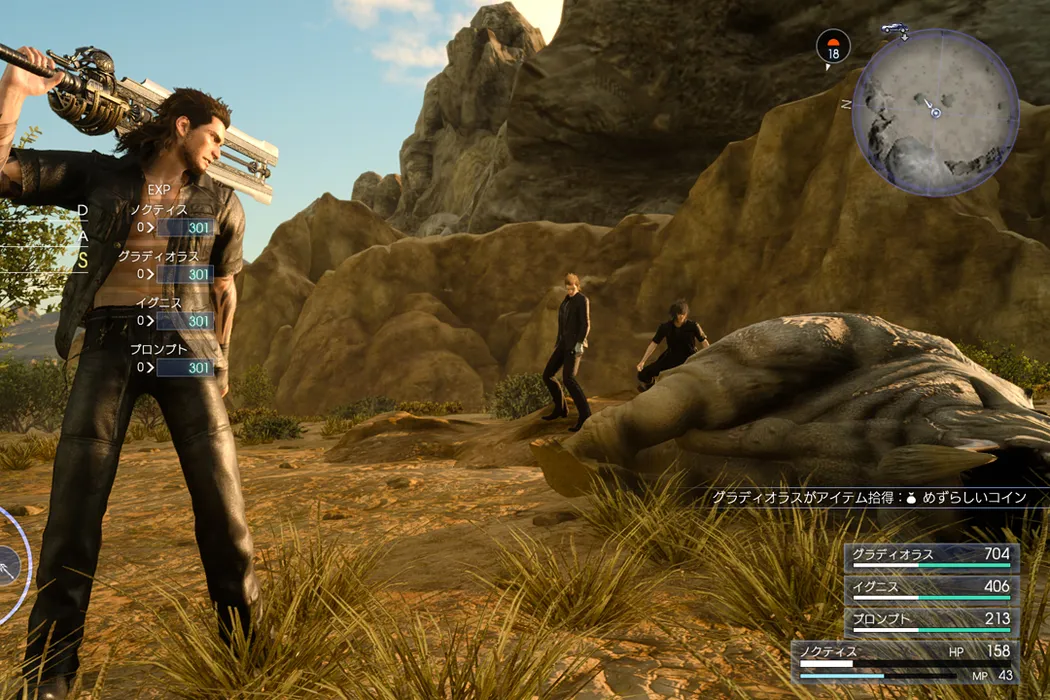Screen dimensions: 1050x700
Task: Select the プロンプト party panel
Action: point(931,621)
